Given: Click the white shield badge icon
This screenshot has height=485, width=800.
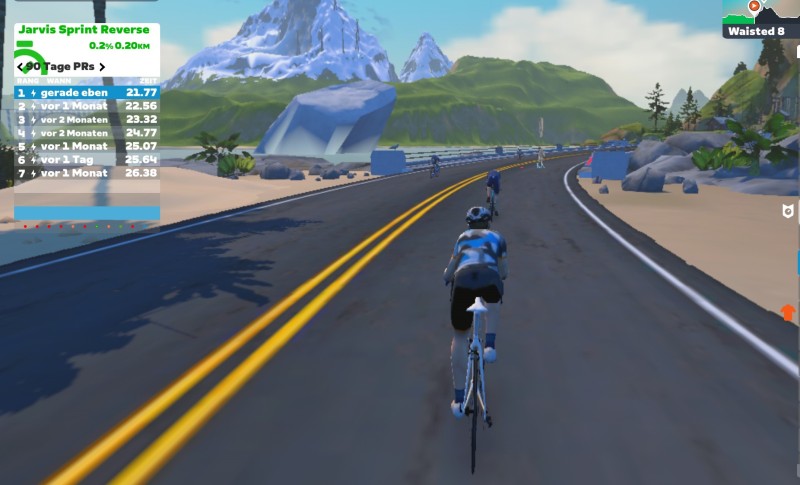Looking at the screenshot, I should [788, 212].
